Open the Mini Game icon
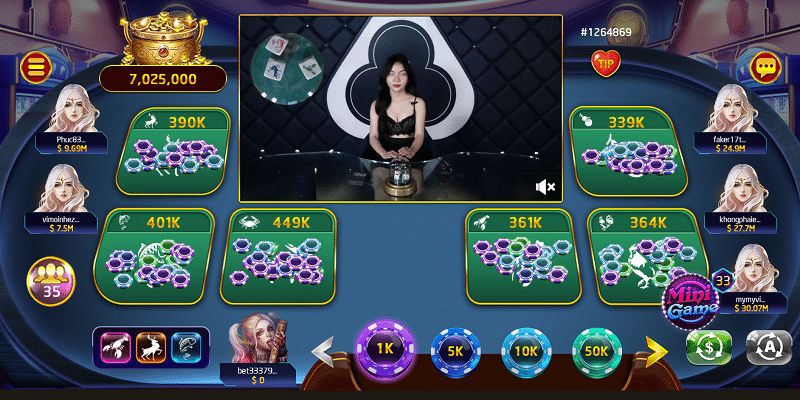Screen dimensions: 800x400 pyautogui.click(x=690, y=306)
